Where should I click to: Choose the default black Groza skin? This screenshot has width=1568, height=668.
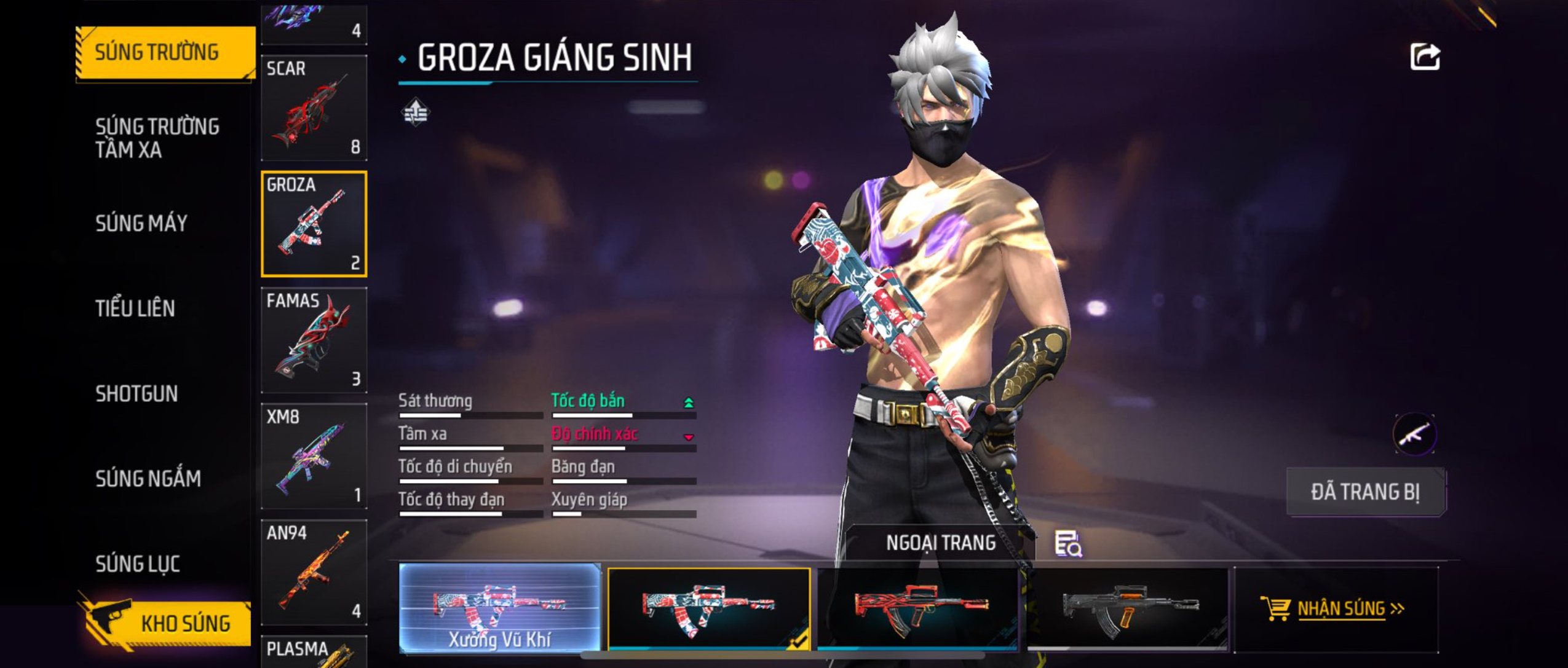(x=1127, y=608)
